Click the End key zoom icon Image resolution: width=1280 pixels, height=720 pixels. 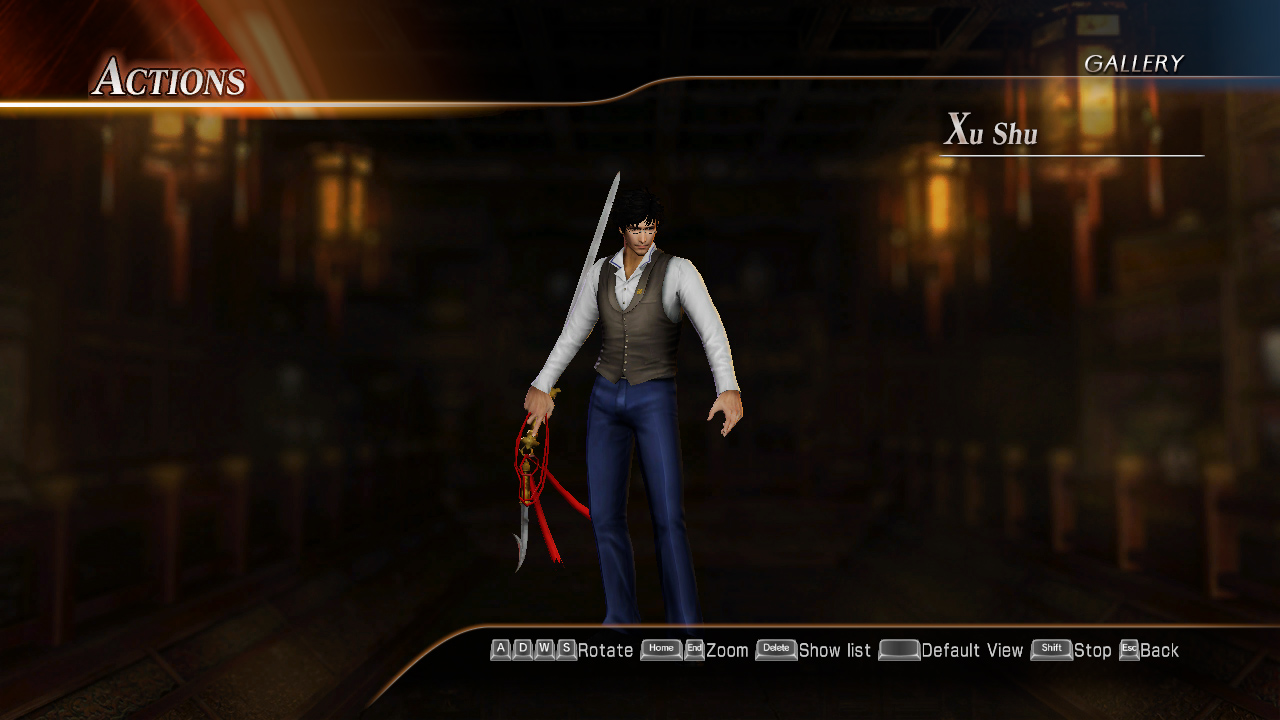click(696, 649)
